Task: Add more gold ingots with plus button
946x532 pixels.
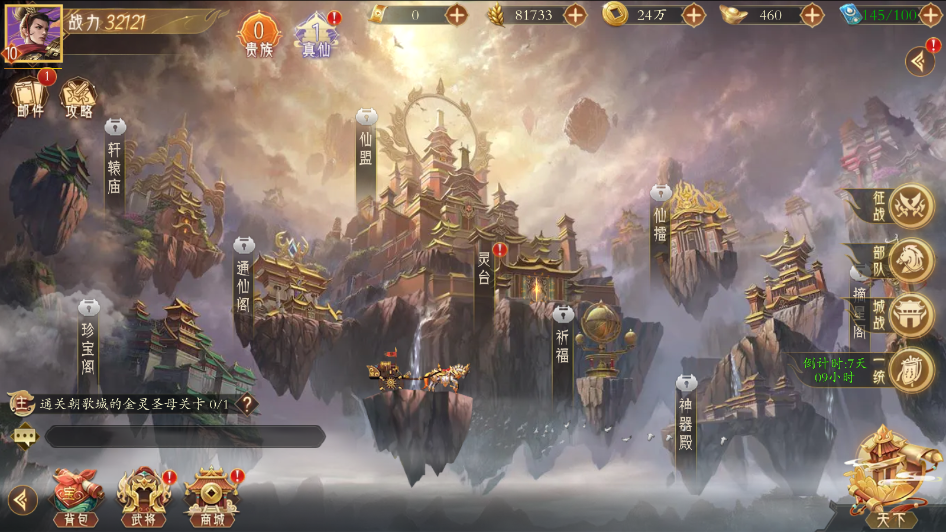Action: [812, 14]
